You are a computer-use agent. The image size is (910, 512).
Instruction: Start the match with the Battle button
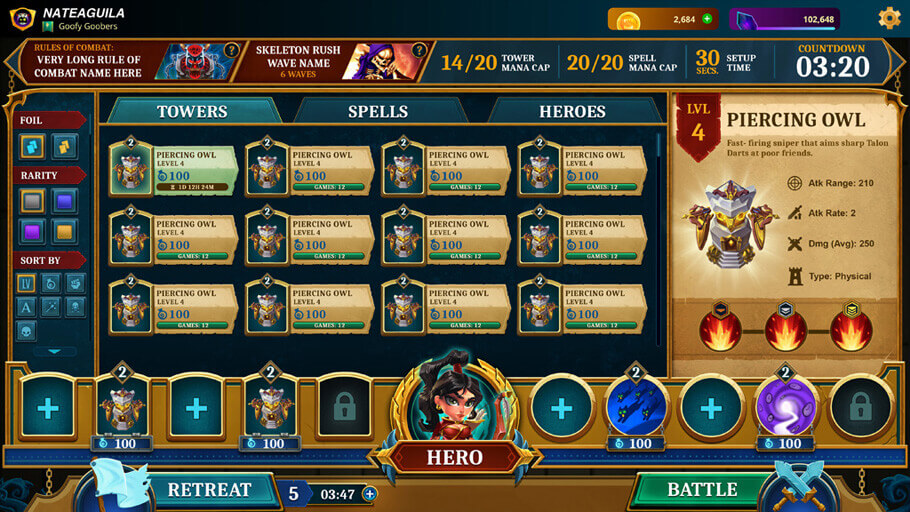click(x=702, y=489)
